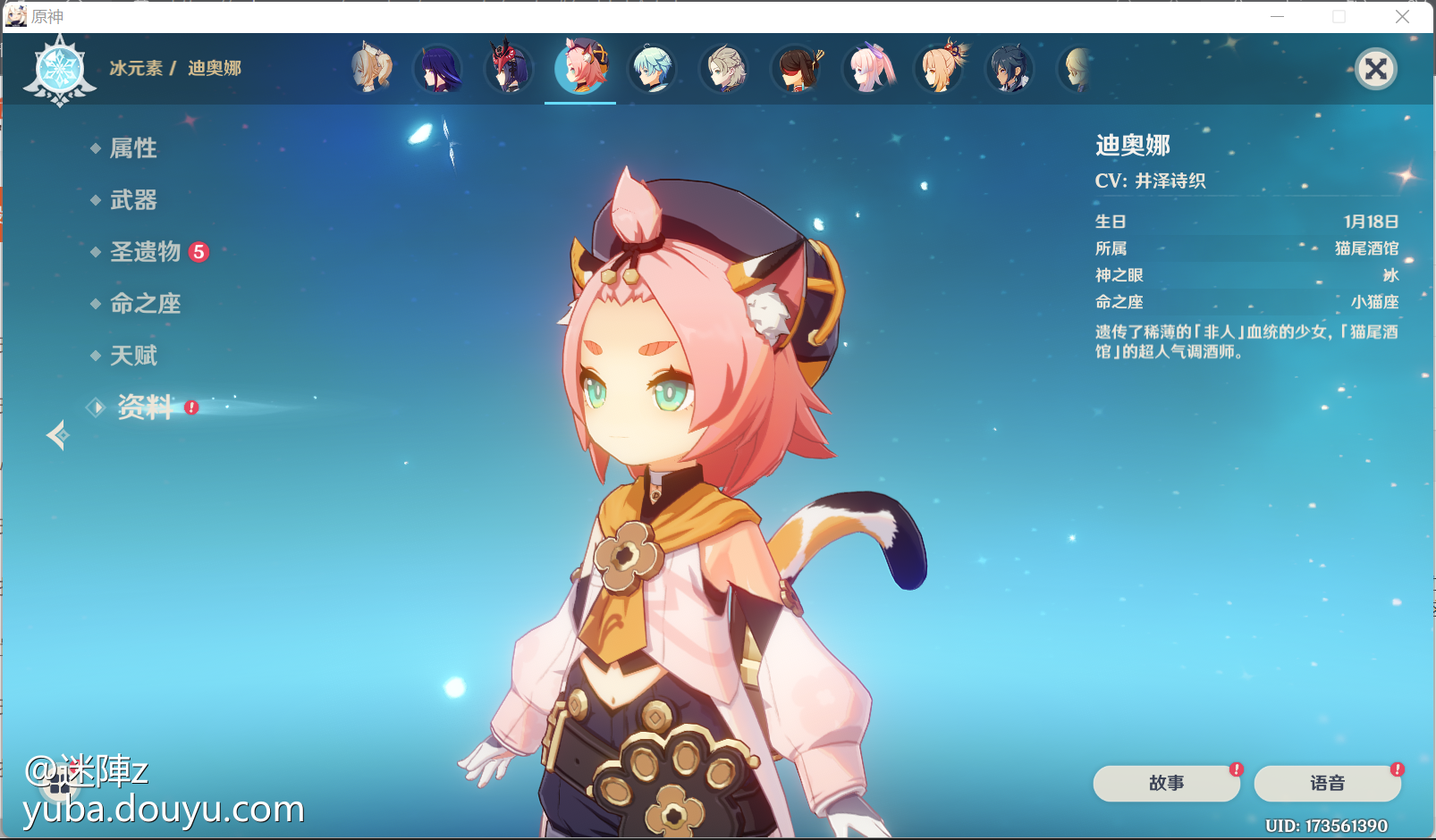Switch to the purple-haired Raiden Shogun portrait
The image size is (1436, 840).
pyautogui.click(x=438, y=69)
